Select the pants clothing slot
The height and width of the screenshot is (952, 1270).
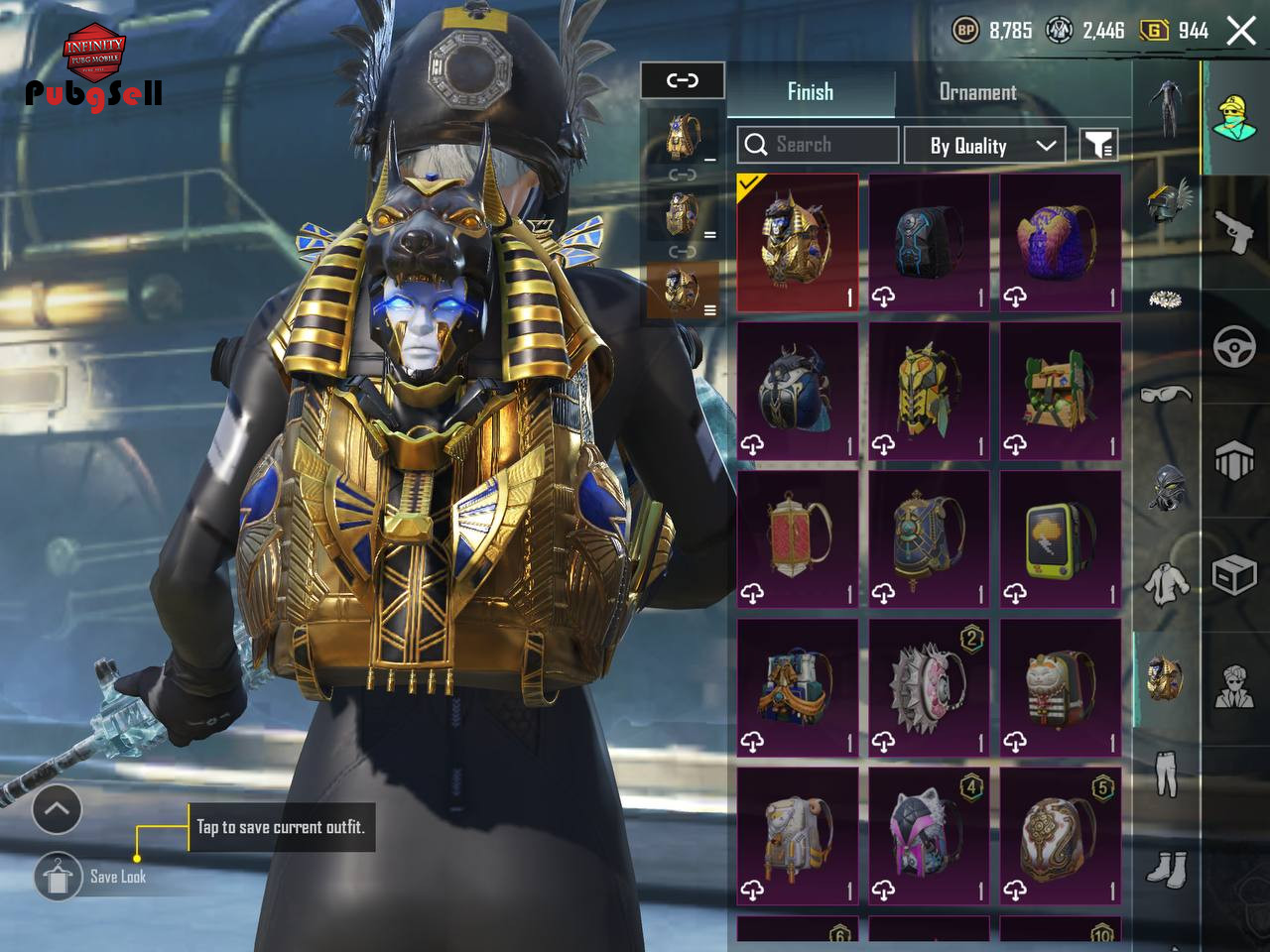(x=1166, y=773)
